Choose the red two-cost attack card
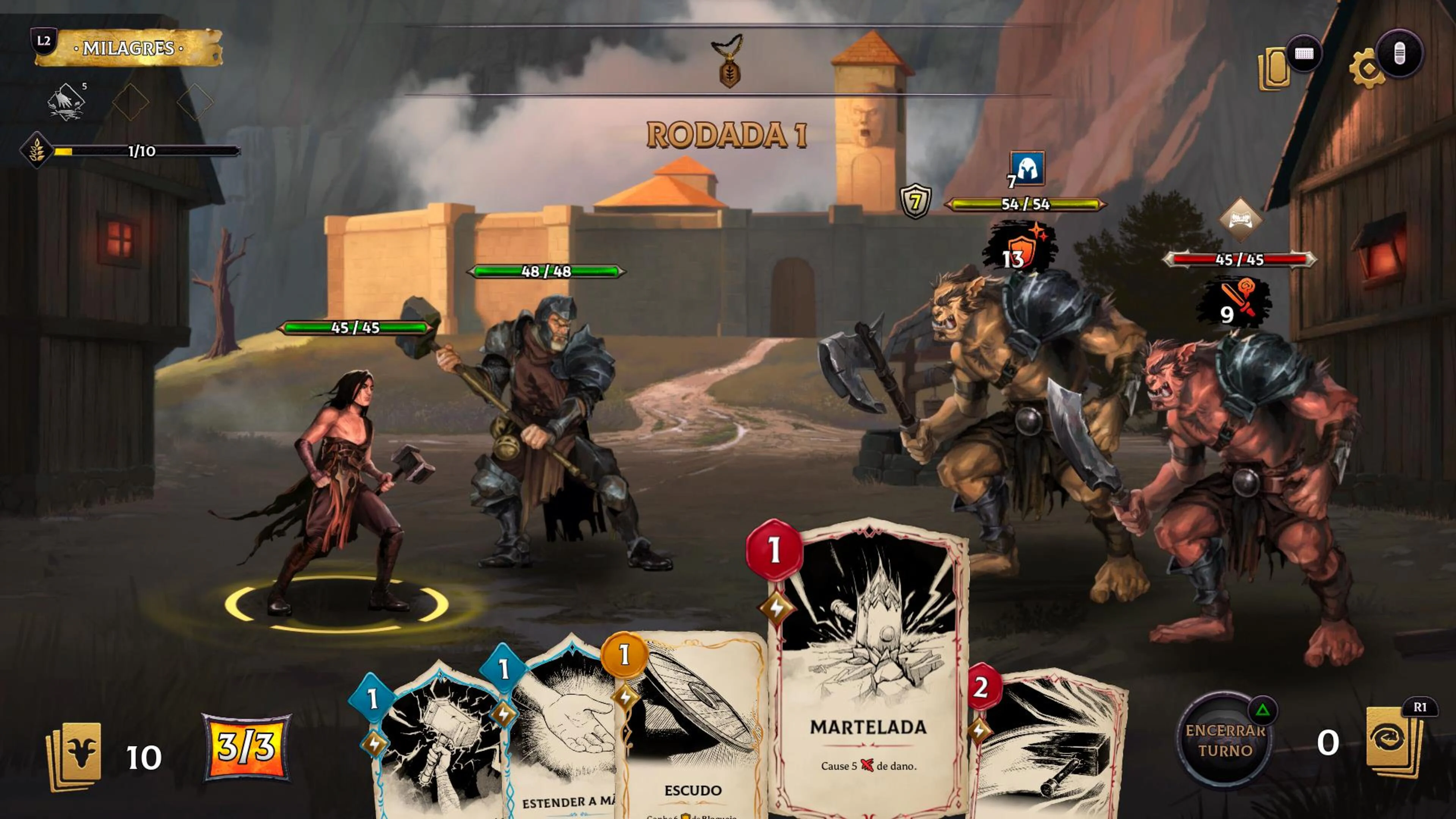Image resolution: width=1456 pixels, height=819 pixels. (x=1051, y=746)
